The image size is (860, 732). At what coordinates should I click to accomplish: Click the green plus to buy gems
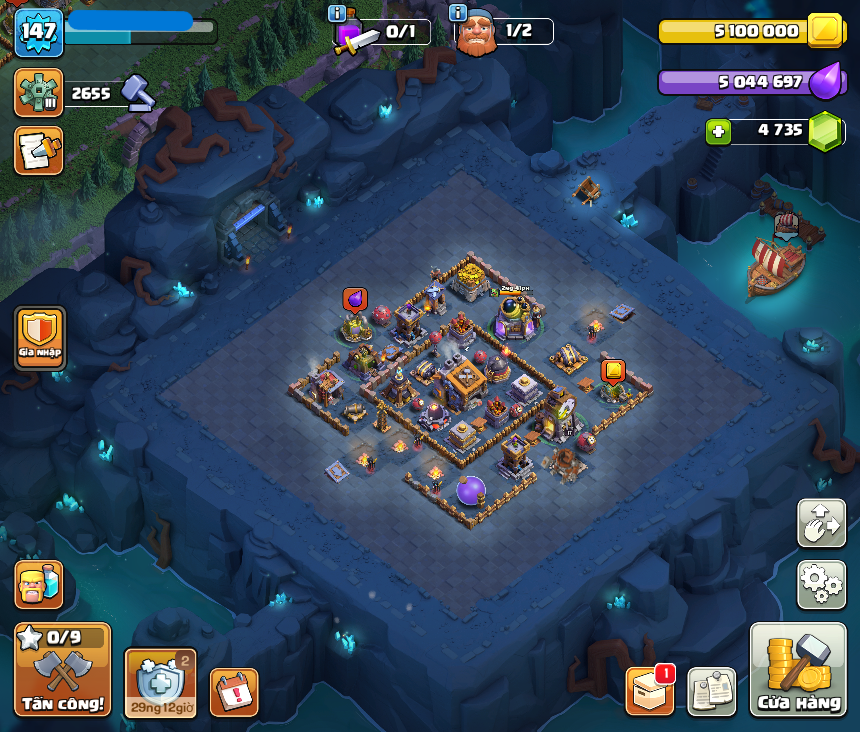coord(718,131)
